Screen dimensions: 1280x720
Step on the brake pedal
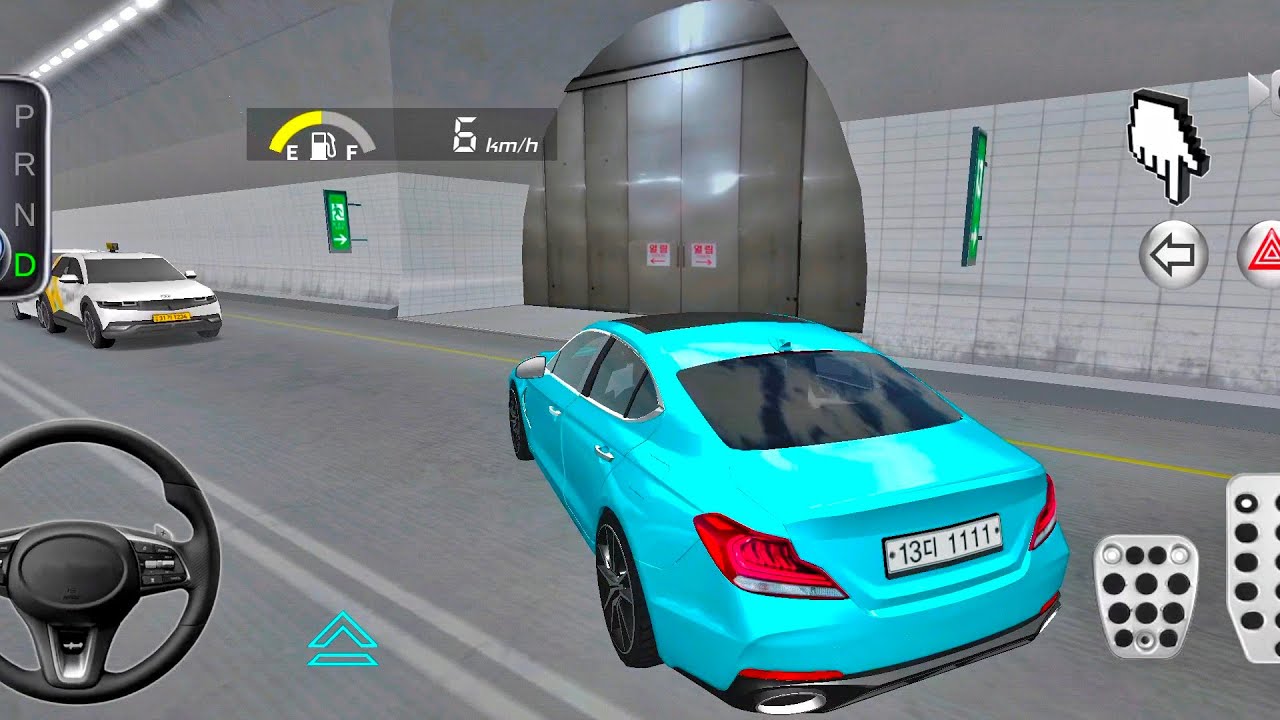[1146, 596]
